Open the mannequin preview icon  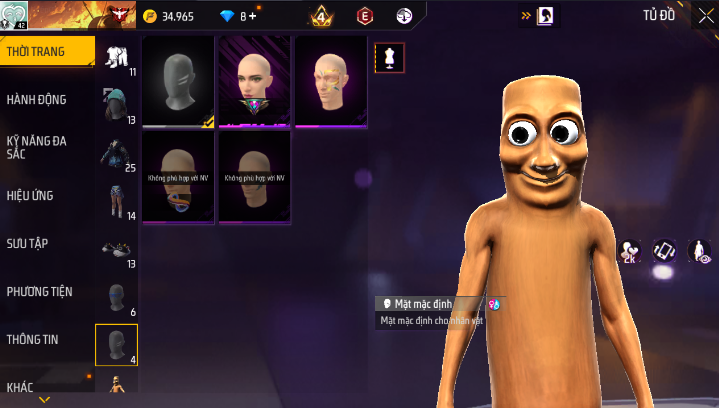coord(389,58)
